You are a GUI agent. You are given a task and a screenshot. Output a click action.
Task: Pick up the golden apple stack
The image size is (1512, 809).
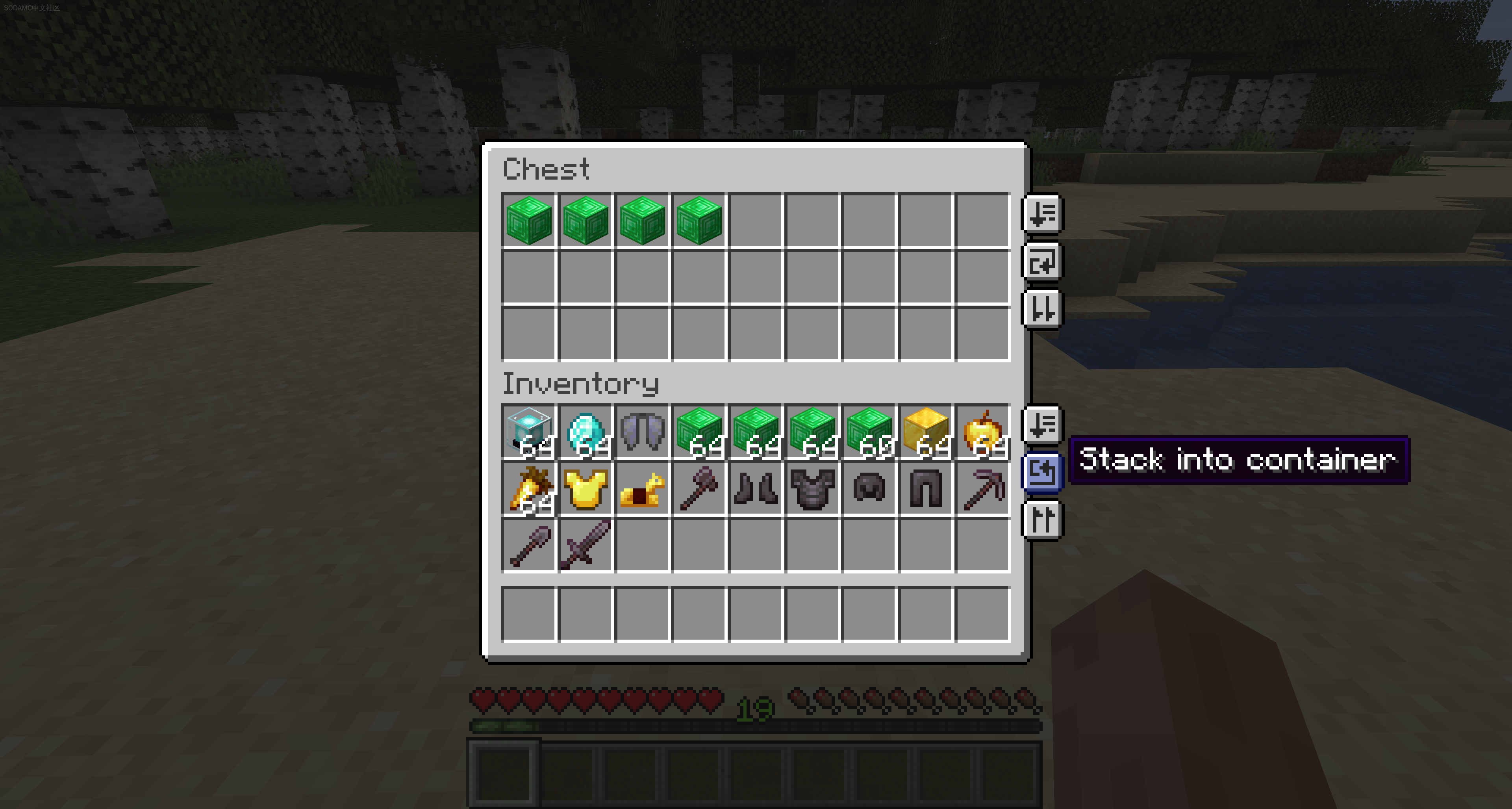(982, 432)
